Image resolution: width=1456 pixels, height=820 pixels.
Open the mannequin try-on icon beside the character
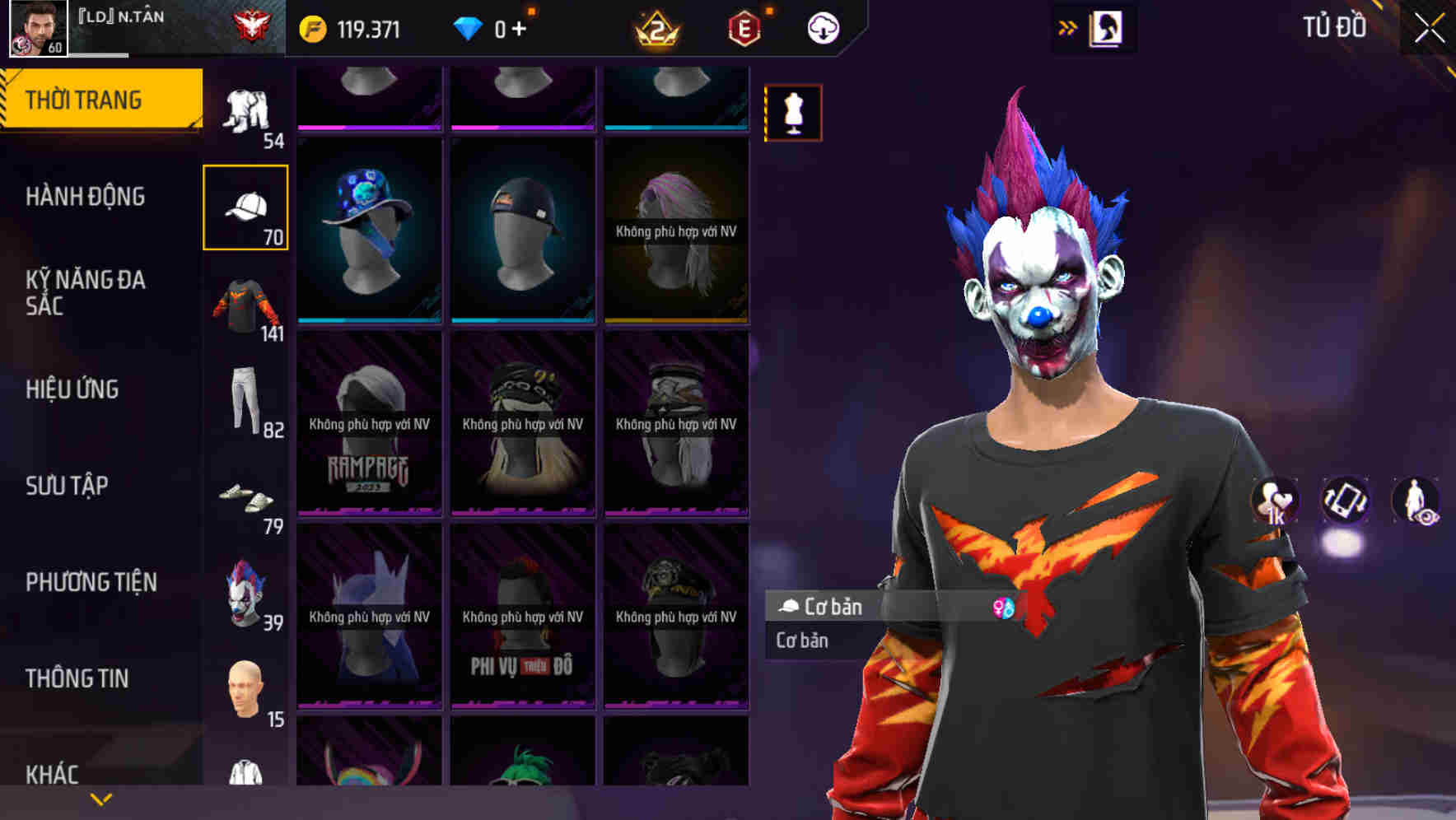coord(793,113)
